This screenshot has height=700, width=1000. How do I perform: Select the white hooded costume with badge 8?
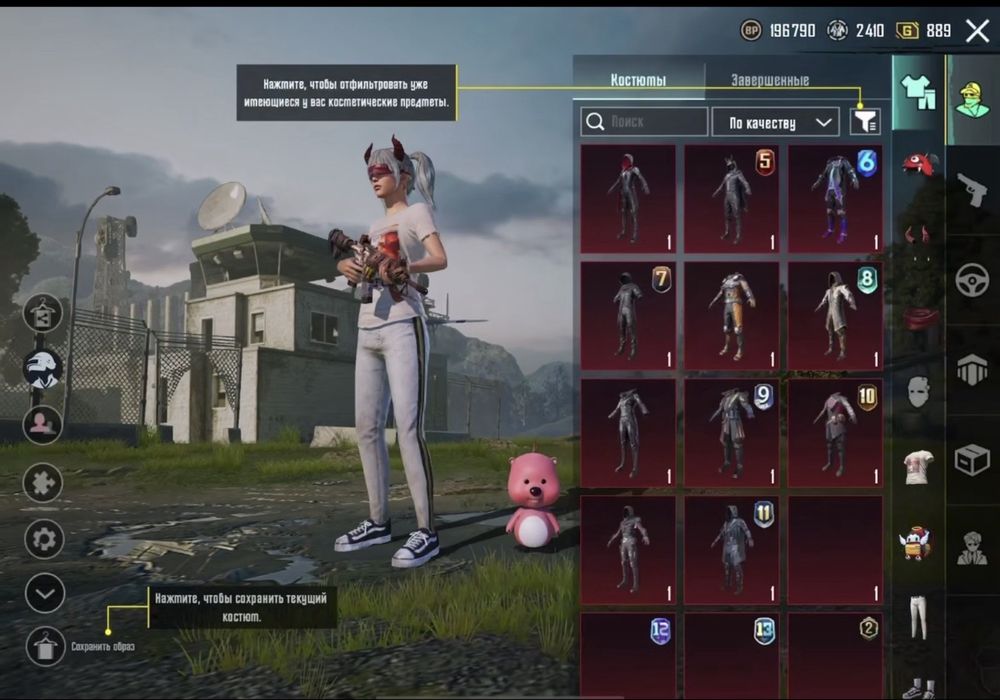835,315
